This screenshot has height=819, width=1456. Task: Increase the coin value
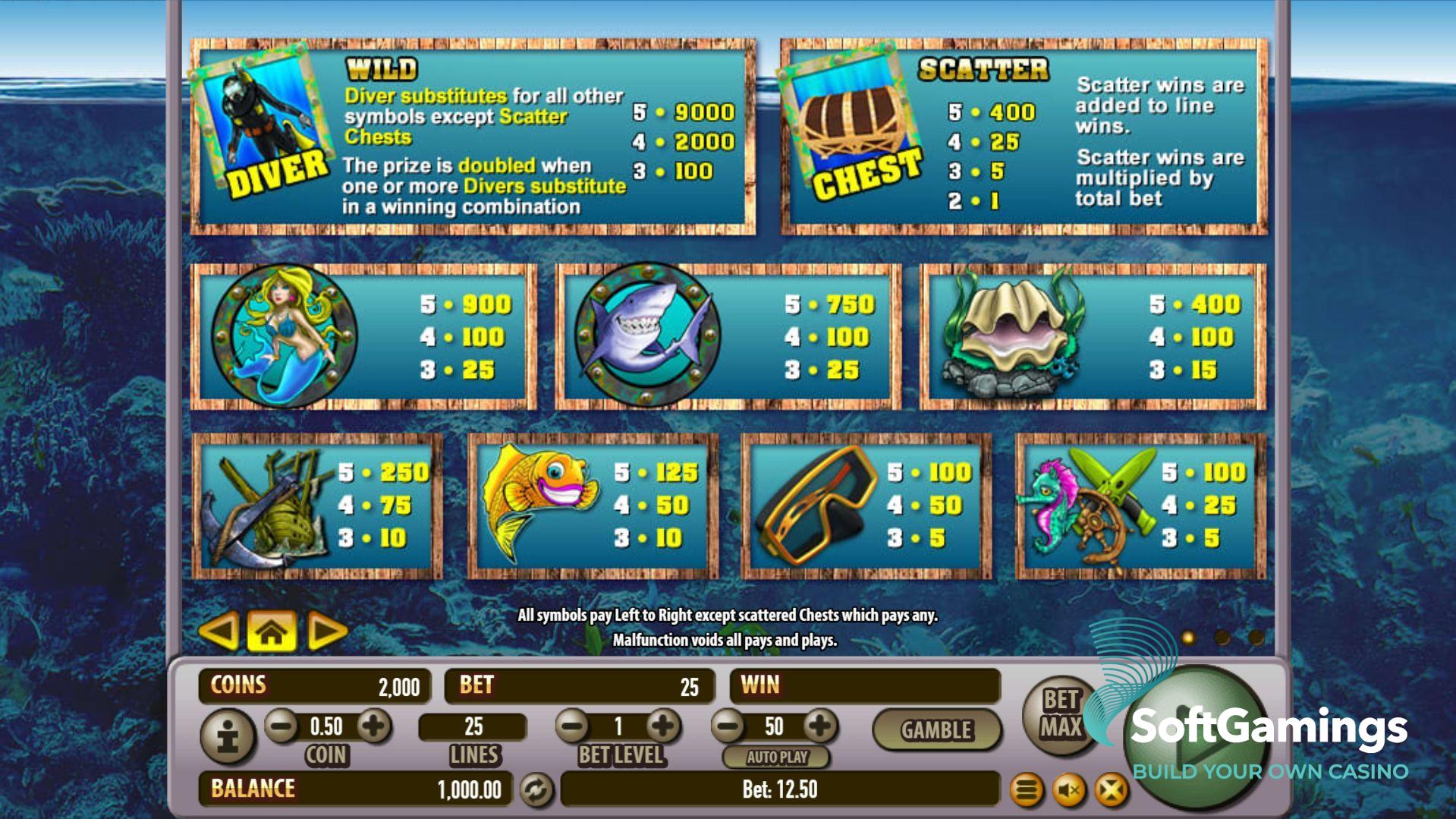click(373, 726)
